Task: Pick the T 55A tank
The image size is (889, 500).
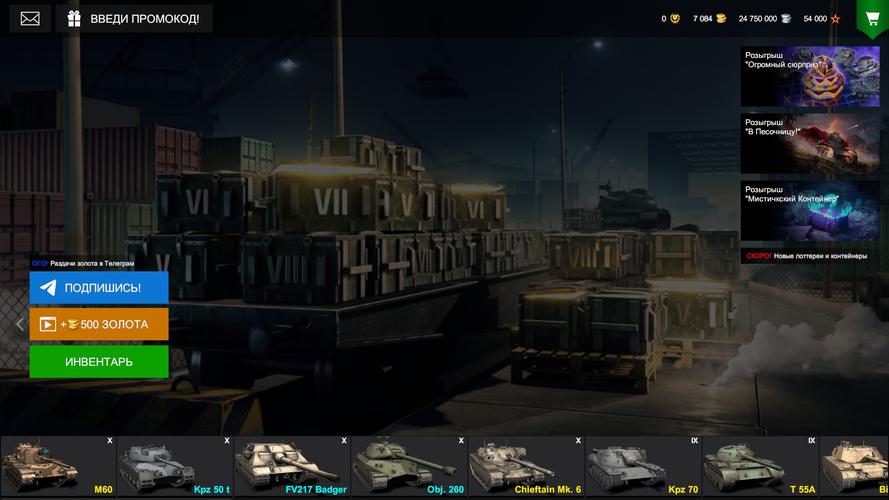Action: pyautogui.click(x=760, y=466)
